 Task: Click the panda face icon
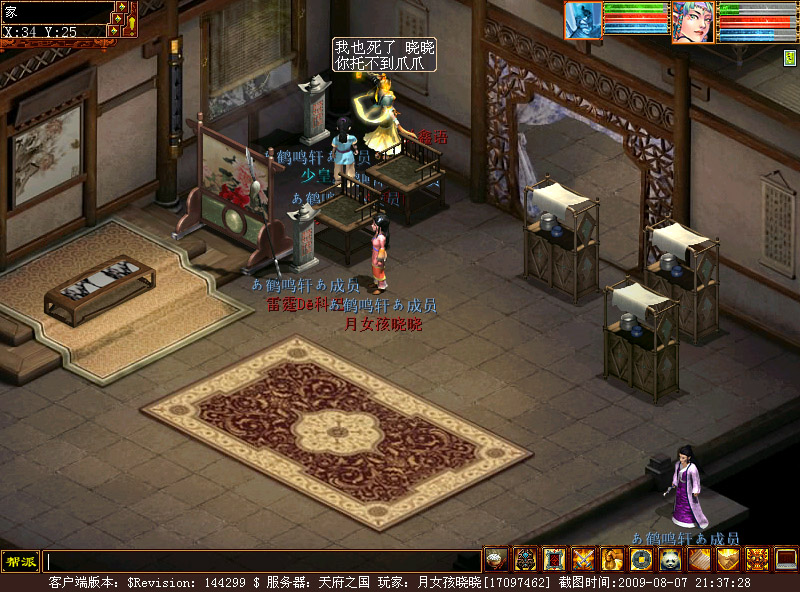tap(670, 560)
